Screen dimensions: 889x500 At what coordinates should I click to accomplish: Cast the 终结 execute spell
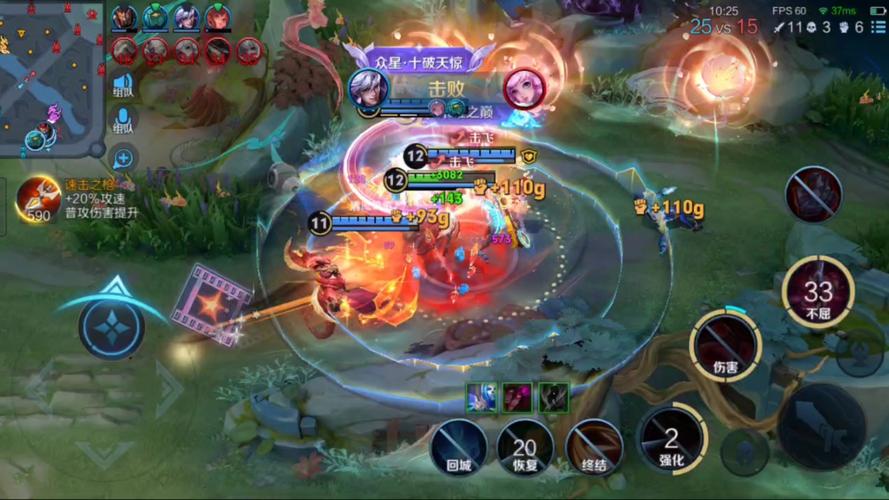click(x=593, y=445)
